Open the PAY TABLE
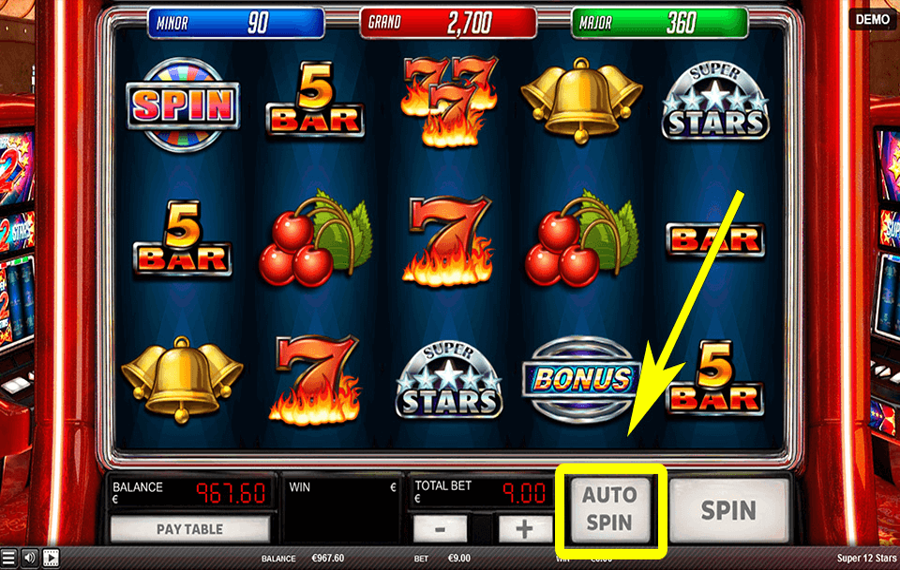Screen dimensions: 900x570 189,529
